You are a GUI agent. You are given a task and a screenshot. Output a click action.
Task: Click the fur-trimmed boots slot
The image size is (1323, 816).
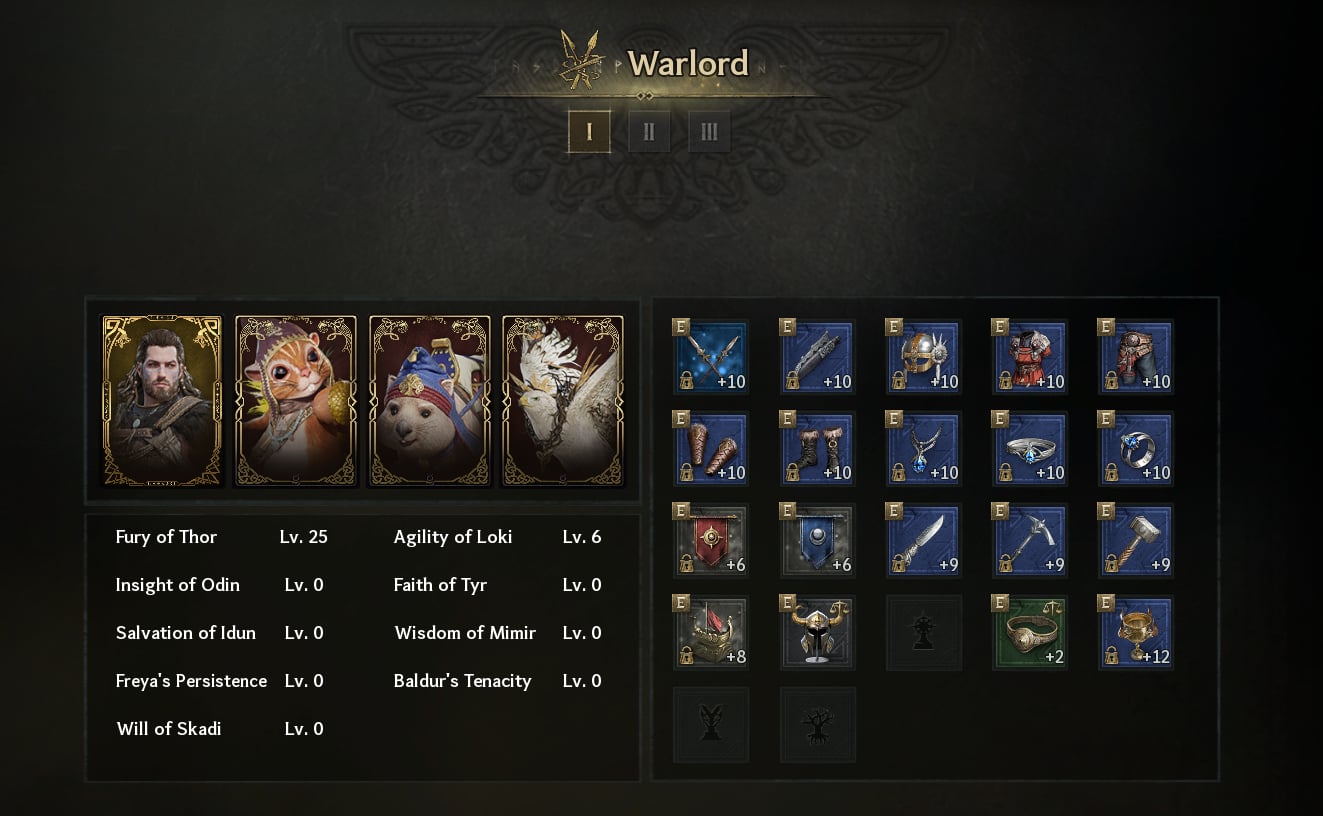pos(817,449)
